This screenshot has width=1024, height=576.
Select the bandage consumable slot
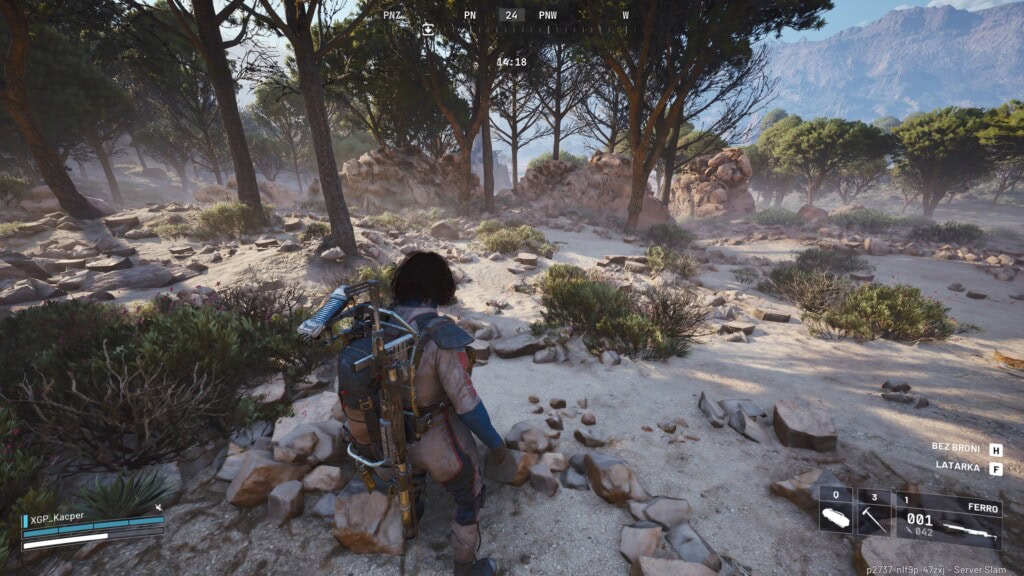(835, 510)
